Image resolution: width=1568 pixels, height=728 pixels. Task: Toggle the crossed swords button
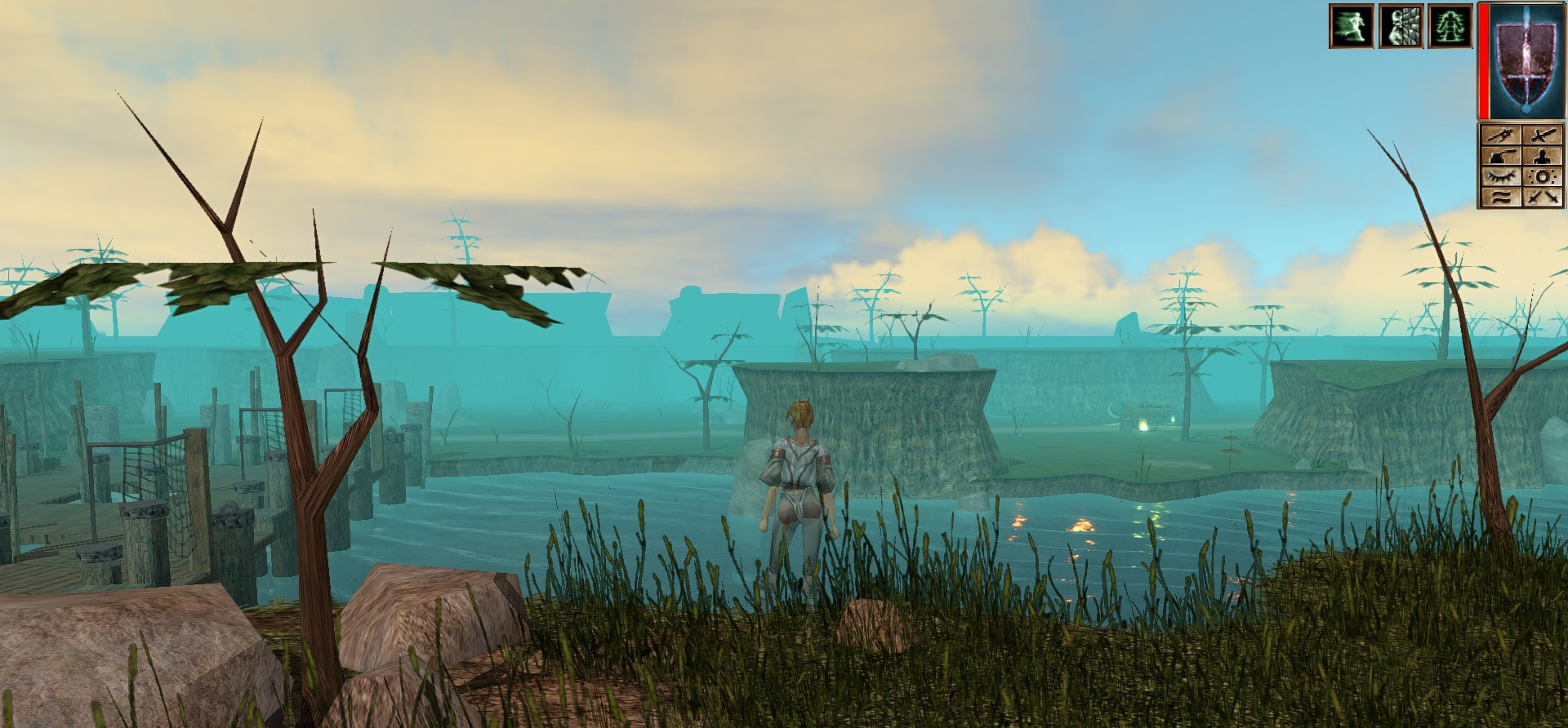point(1543,197)
